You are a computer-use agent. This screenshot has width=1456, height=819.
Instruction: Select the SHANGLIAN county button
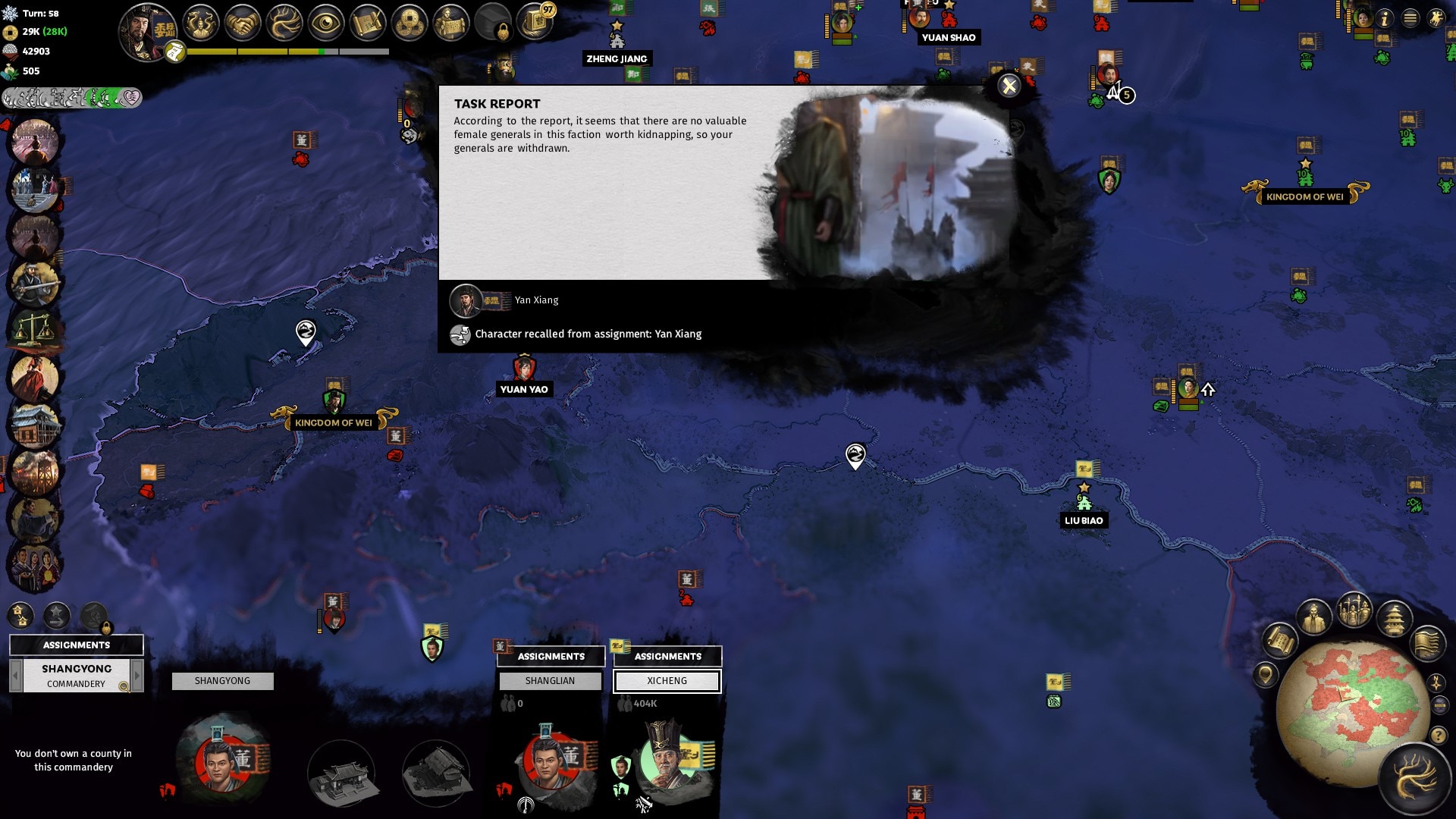[550, 681]
